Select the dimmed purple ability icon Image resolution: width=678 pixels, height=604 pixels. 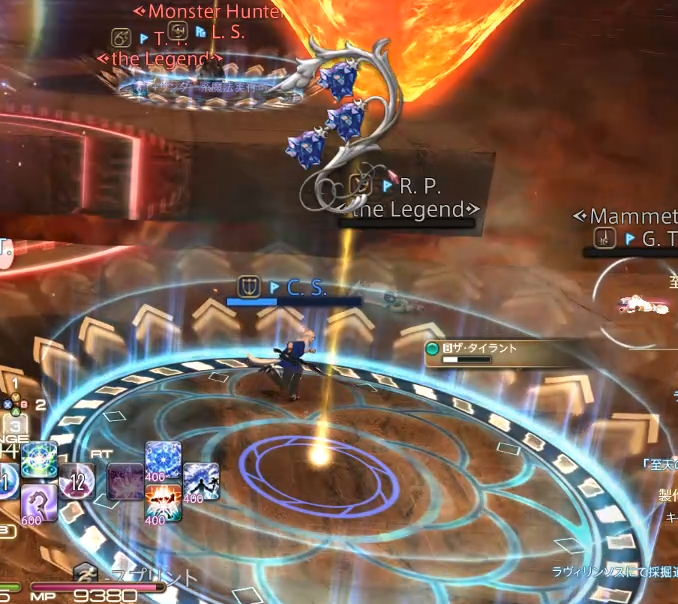pyautogui.click(x=125, y=481)
